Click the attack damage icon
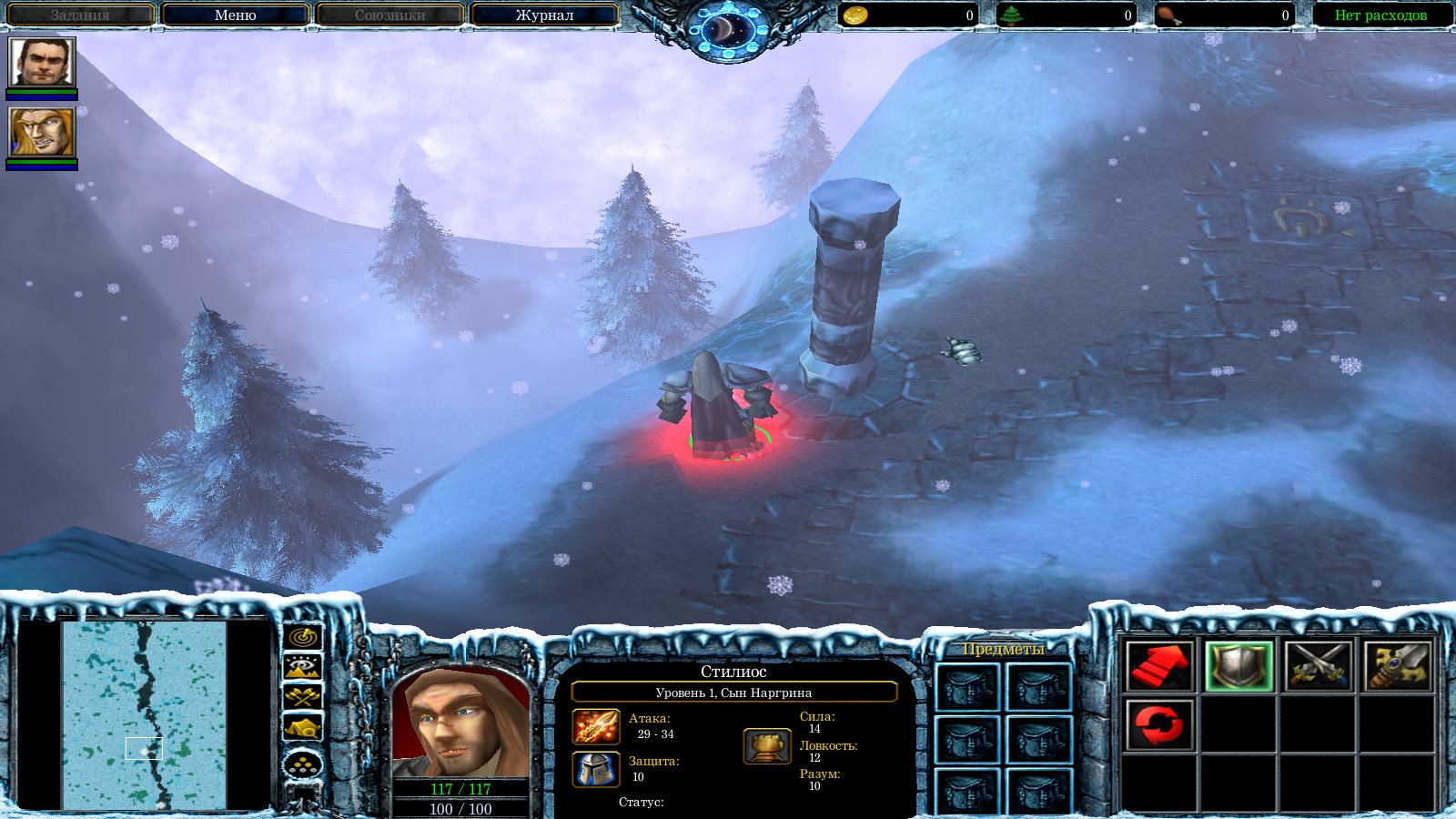 pyautogui.click(x=596, y=727)
